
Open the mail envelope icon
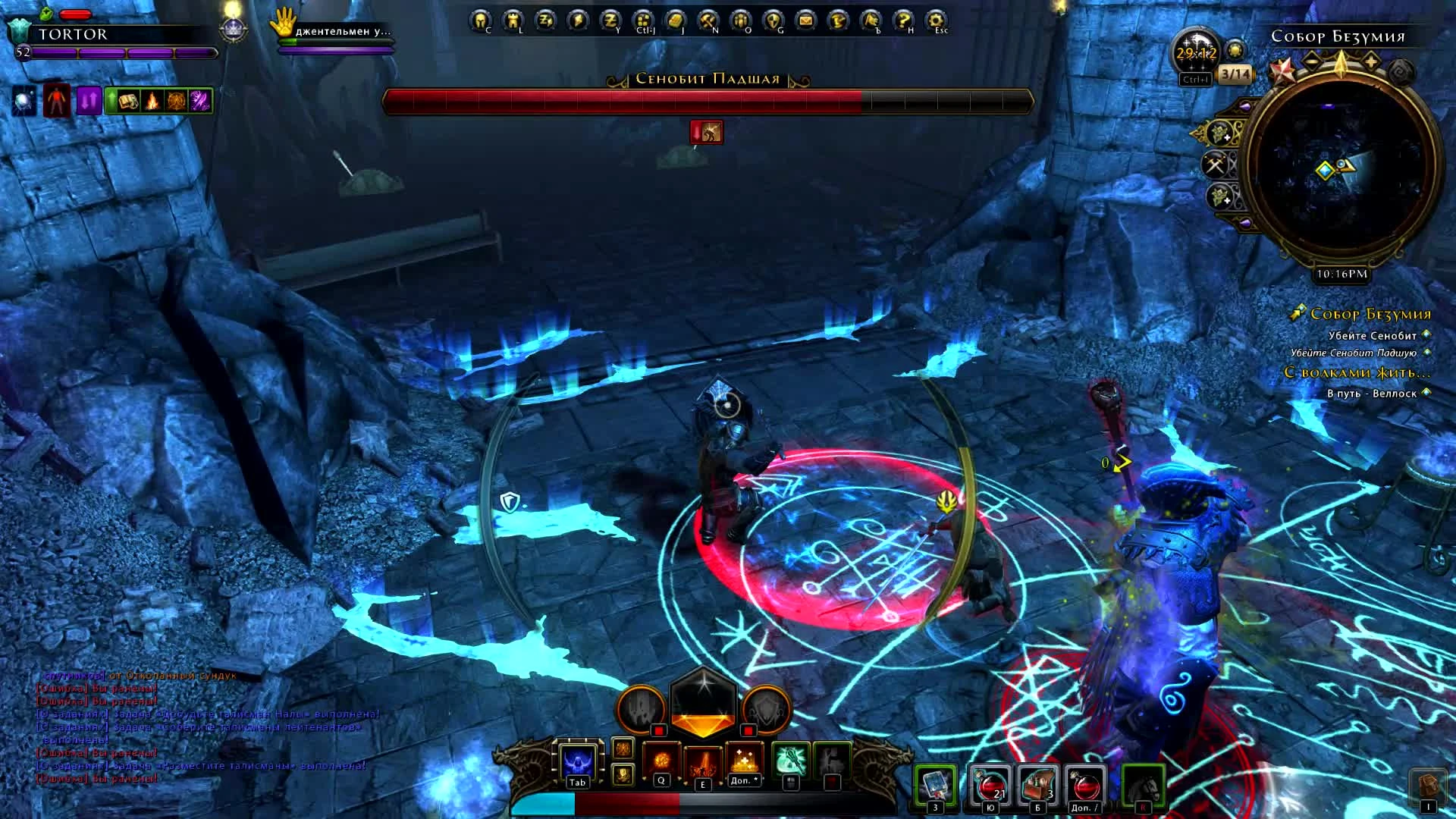pos(805,19)
